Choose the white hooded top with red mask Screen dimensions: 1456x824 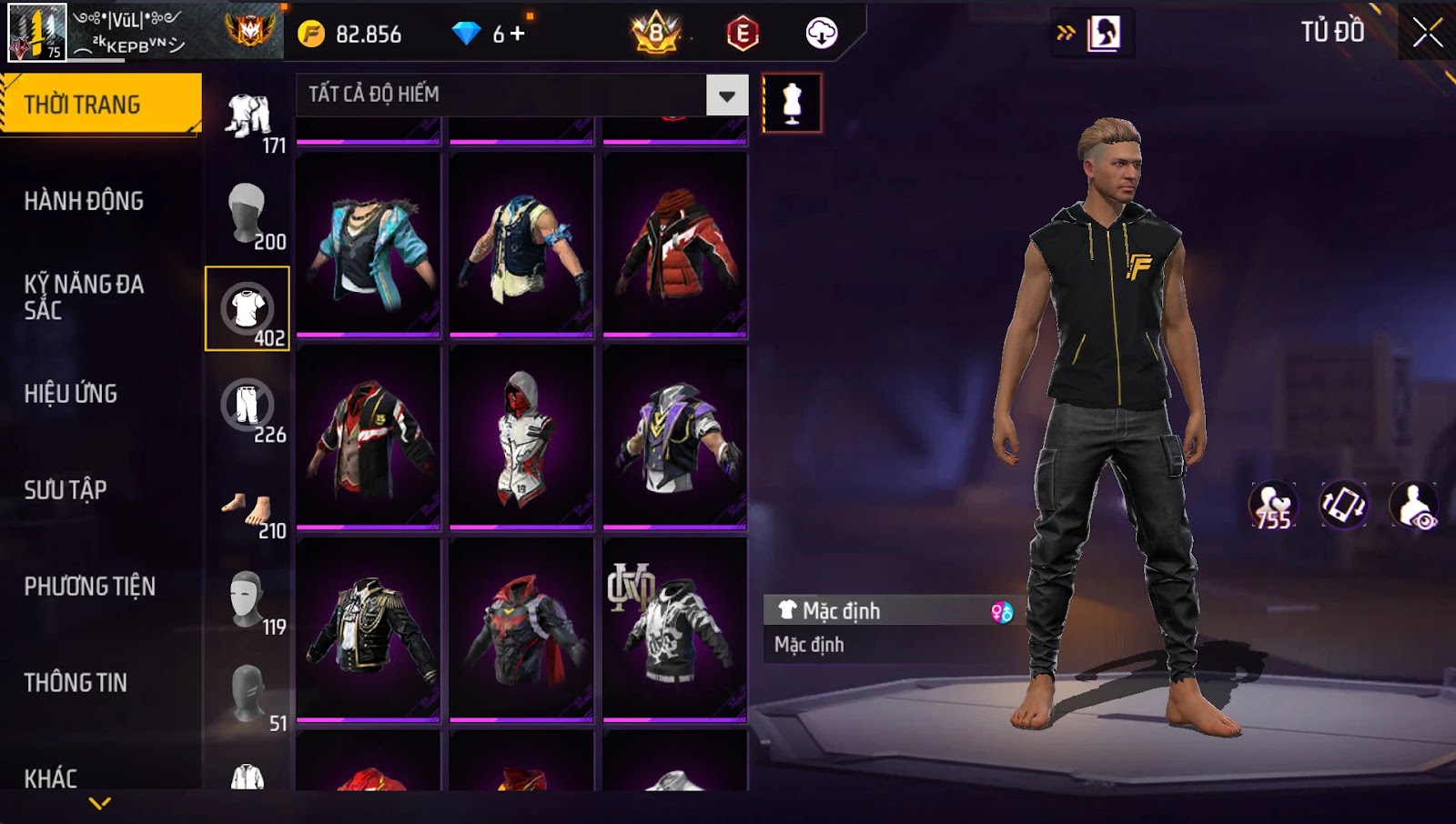pyautogui.click(x=521, y=437)
